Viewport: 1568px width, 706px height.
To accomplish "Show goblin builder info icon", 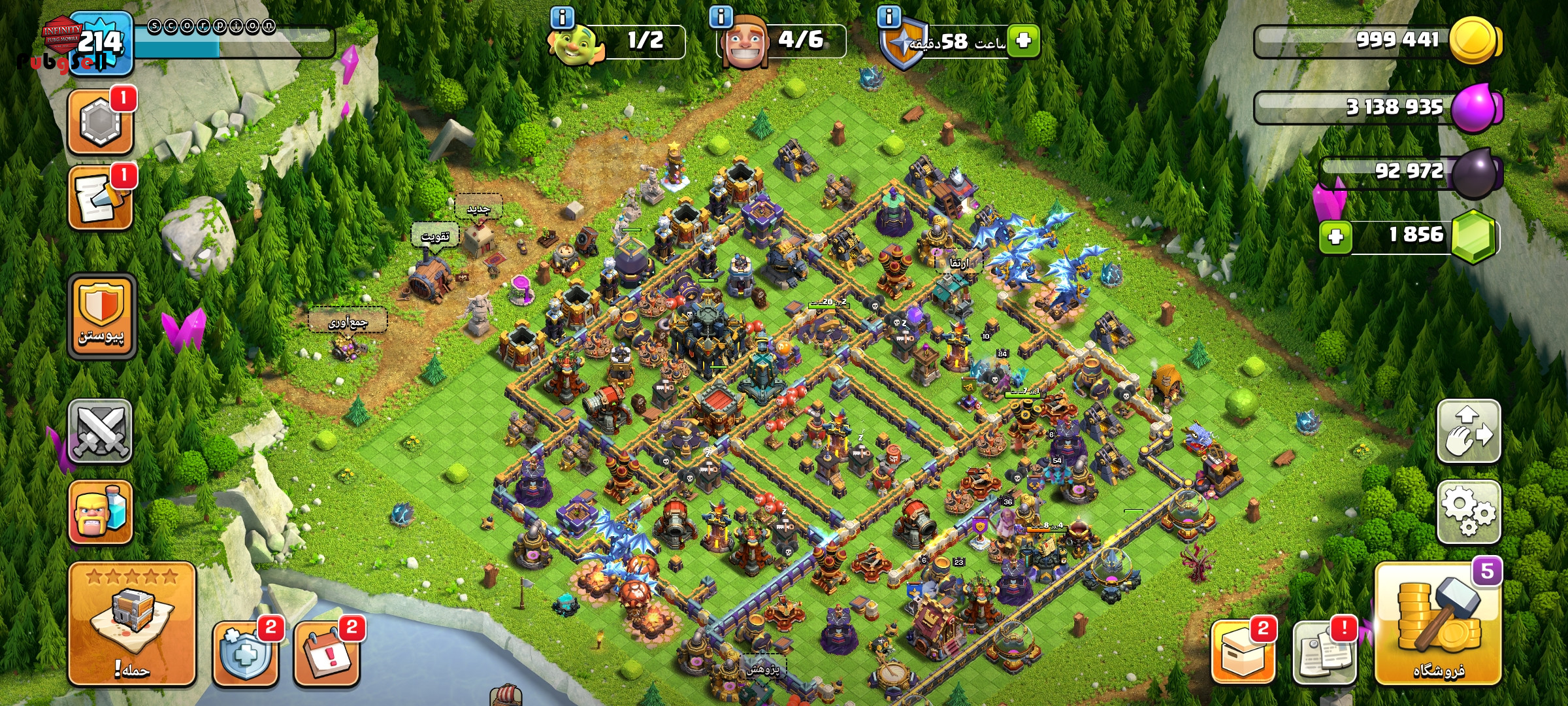I will pos(562,17).
